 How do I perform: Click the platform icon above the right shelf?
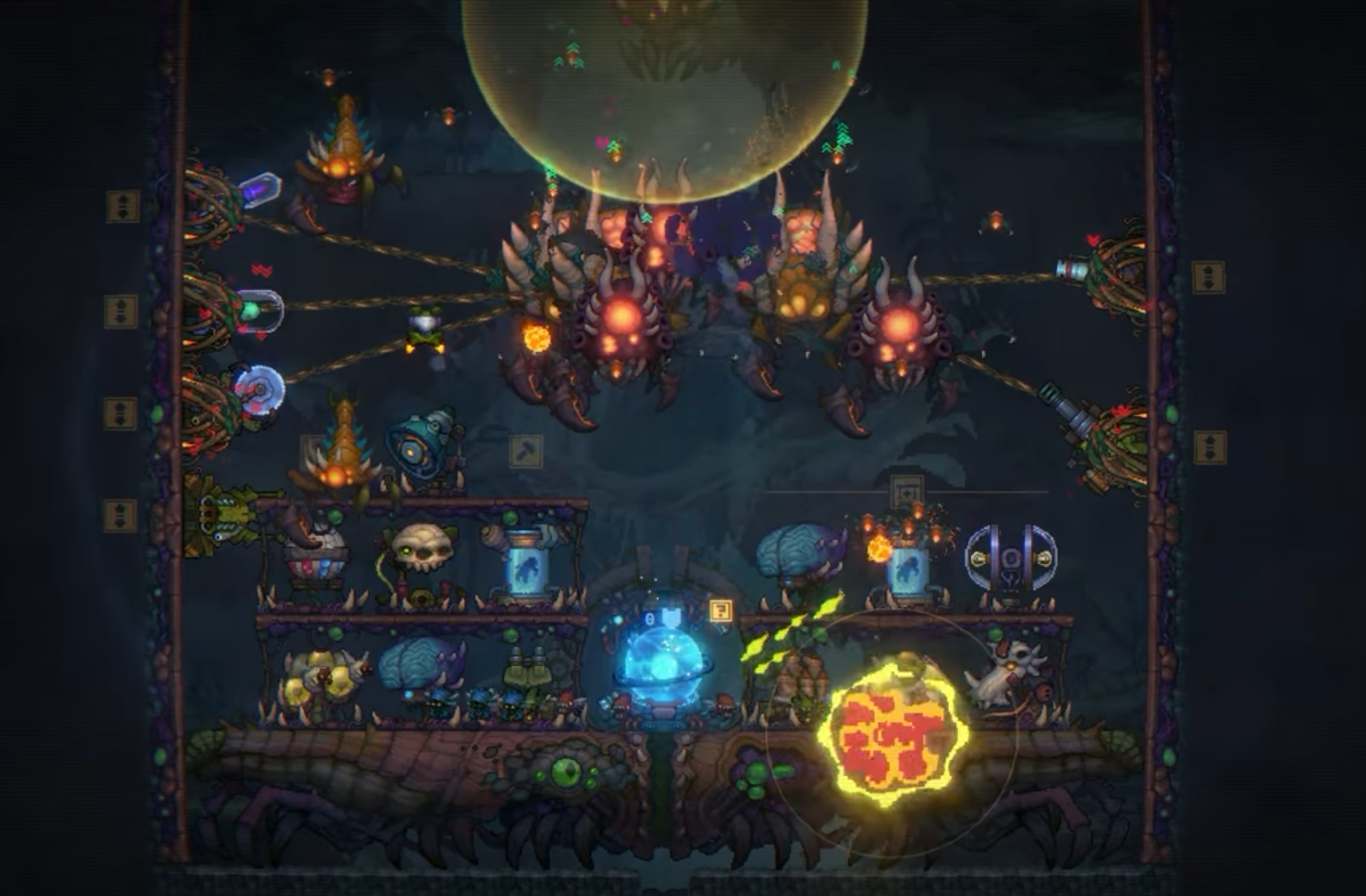tap(907, 491)
